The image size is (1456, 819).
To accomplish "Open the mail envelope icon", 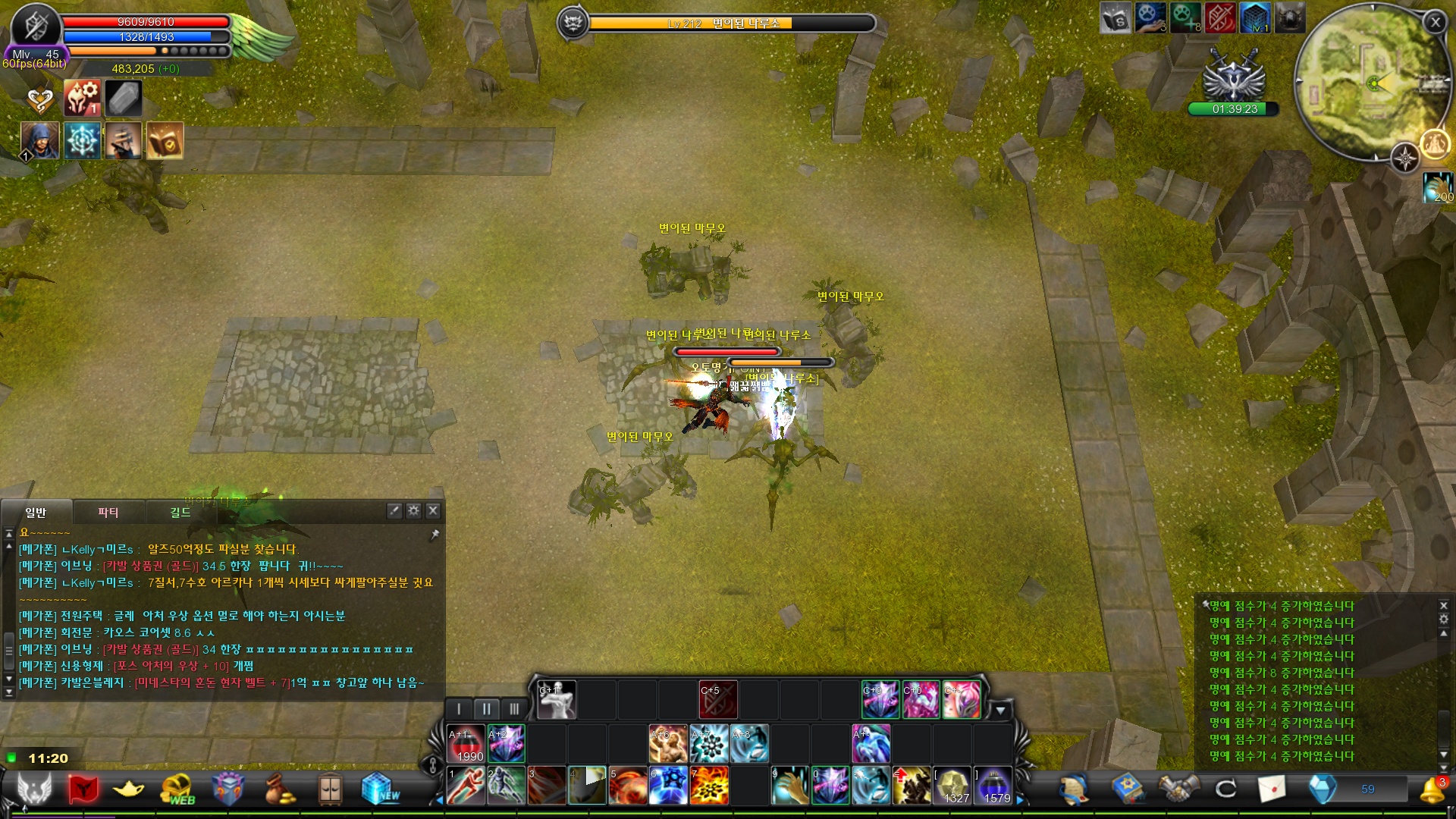I will pyautogui.click(x=1272, y=789).
